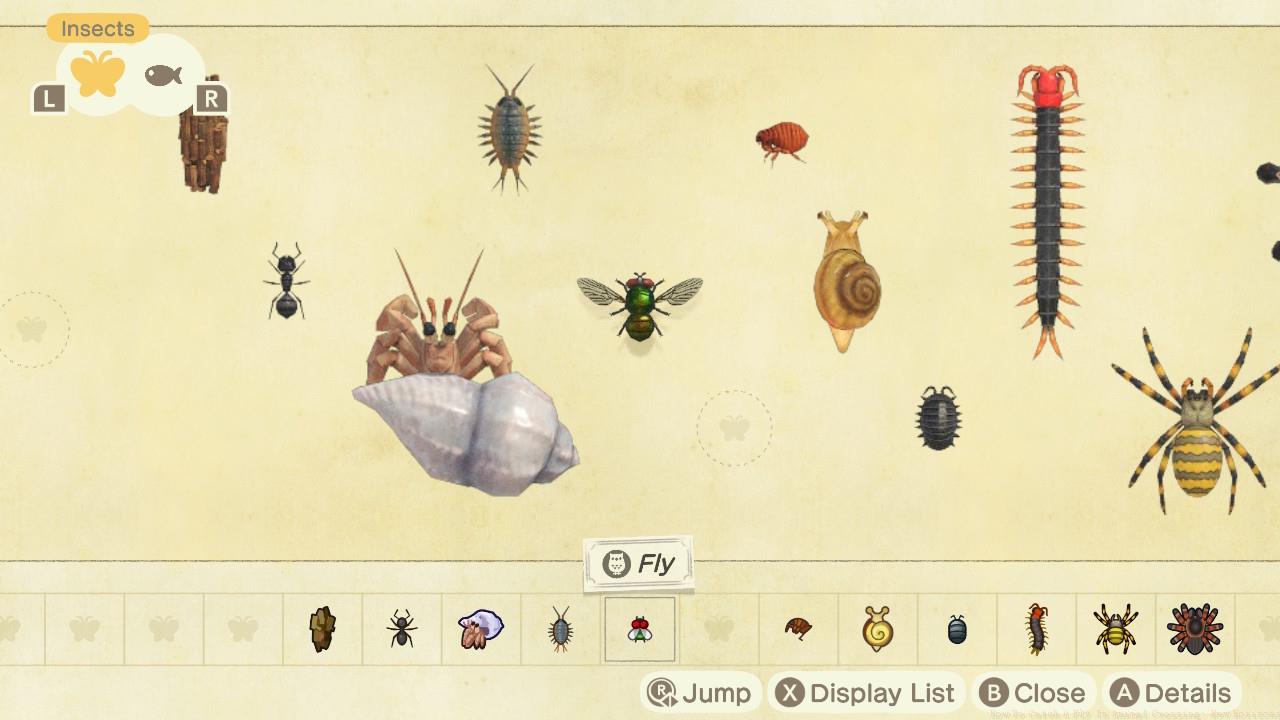Select the tarantula icon at far right
1280x720 pixels.
pos(1197,630)
